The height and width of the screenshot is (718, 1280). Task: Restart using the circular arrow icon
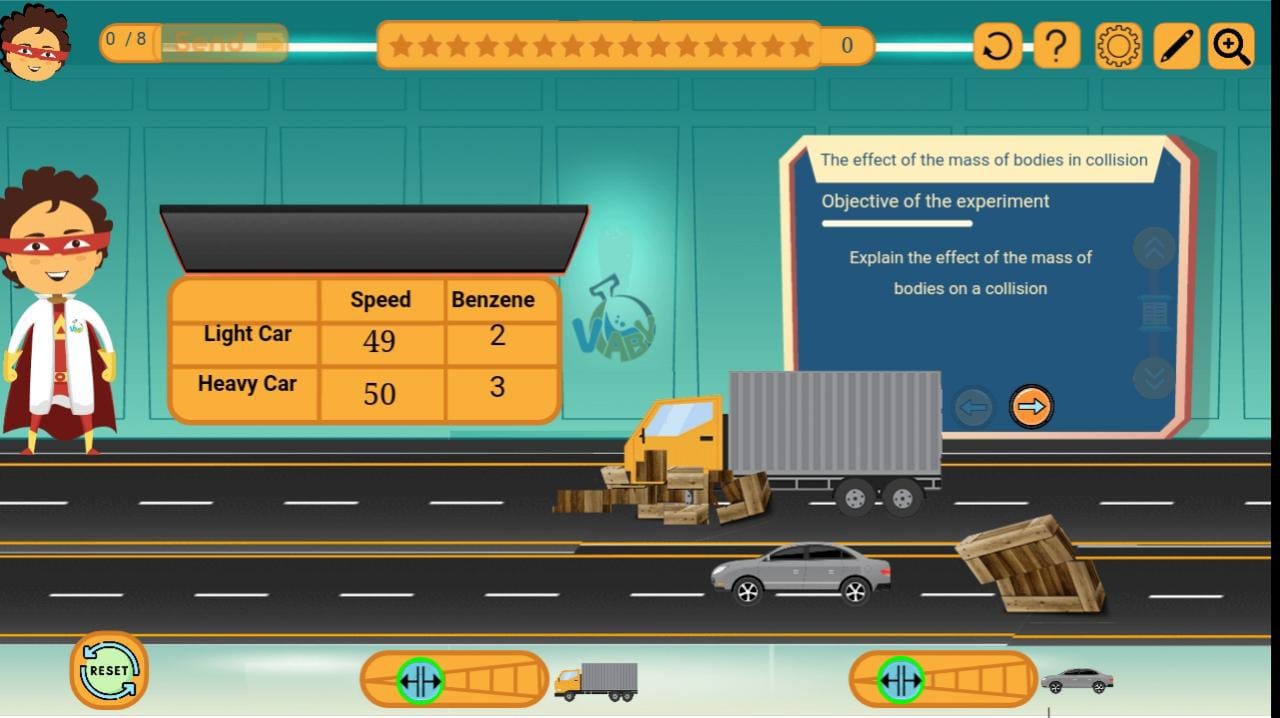997,46
